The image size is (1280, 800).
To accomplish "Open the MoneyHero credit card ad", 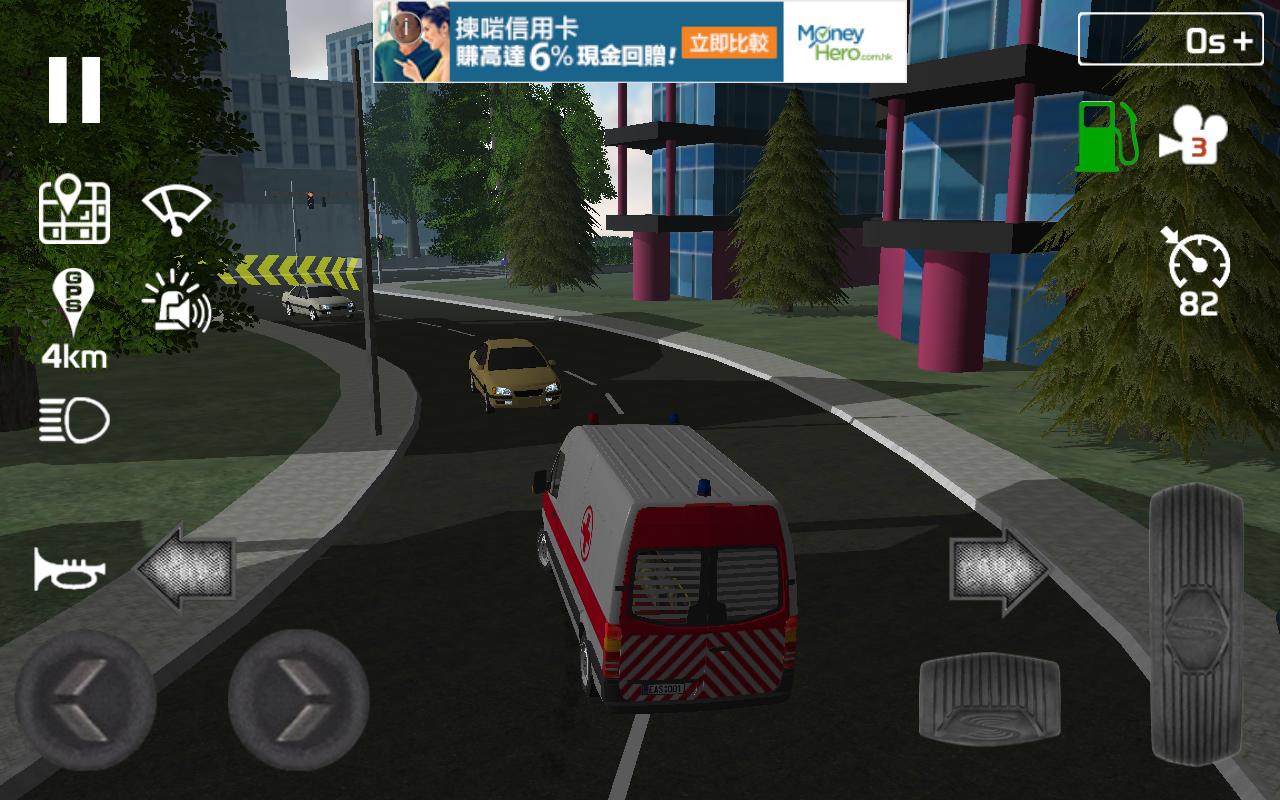I will coord(640,41).
